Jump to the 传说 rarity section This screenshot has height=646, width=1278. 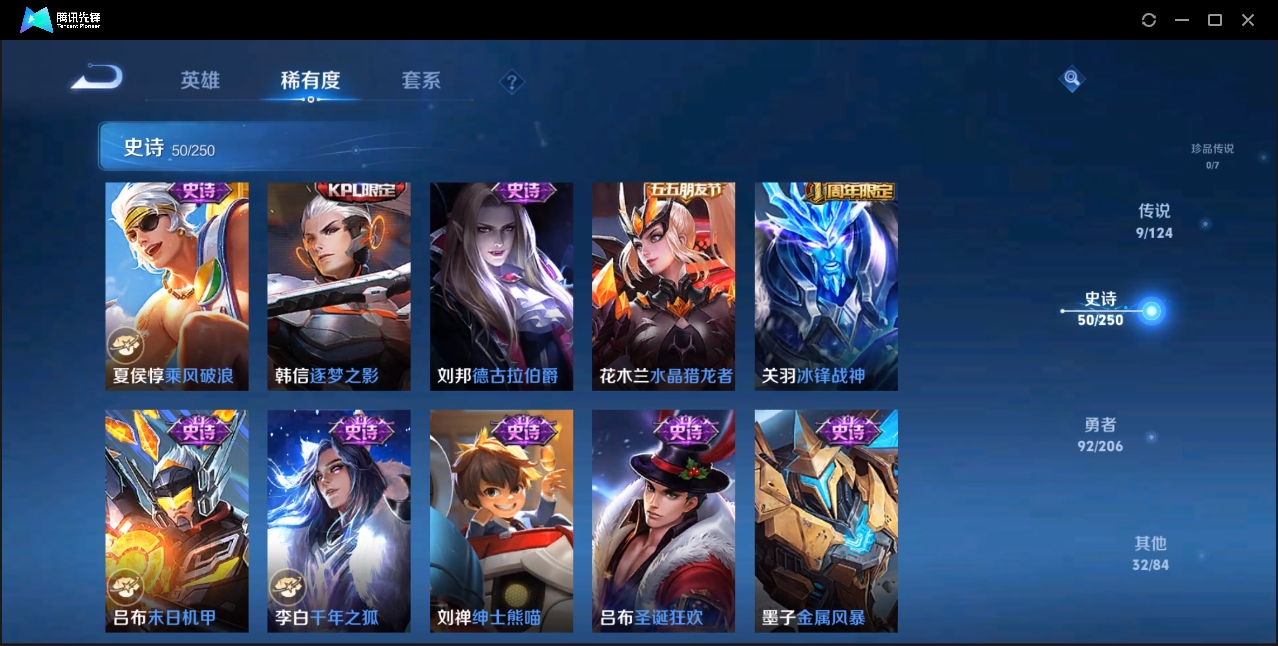[1154, 221]
